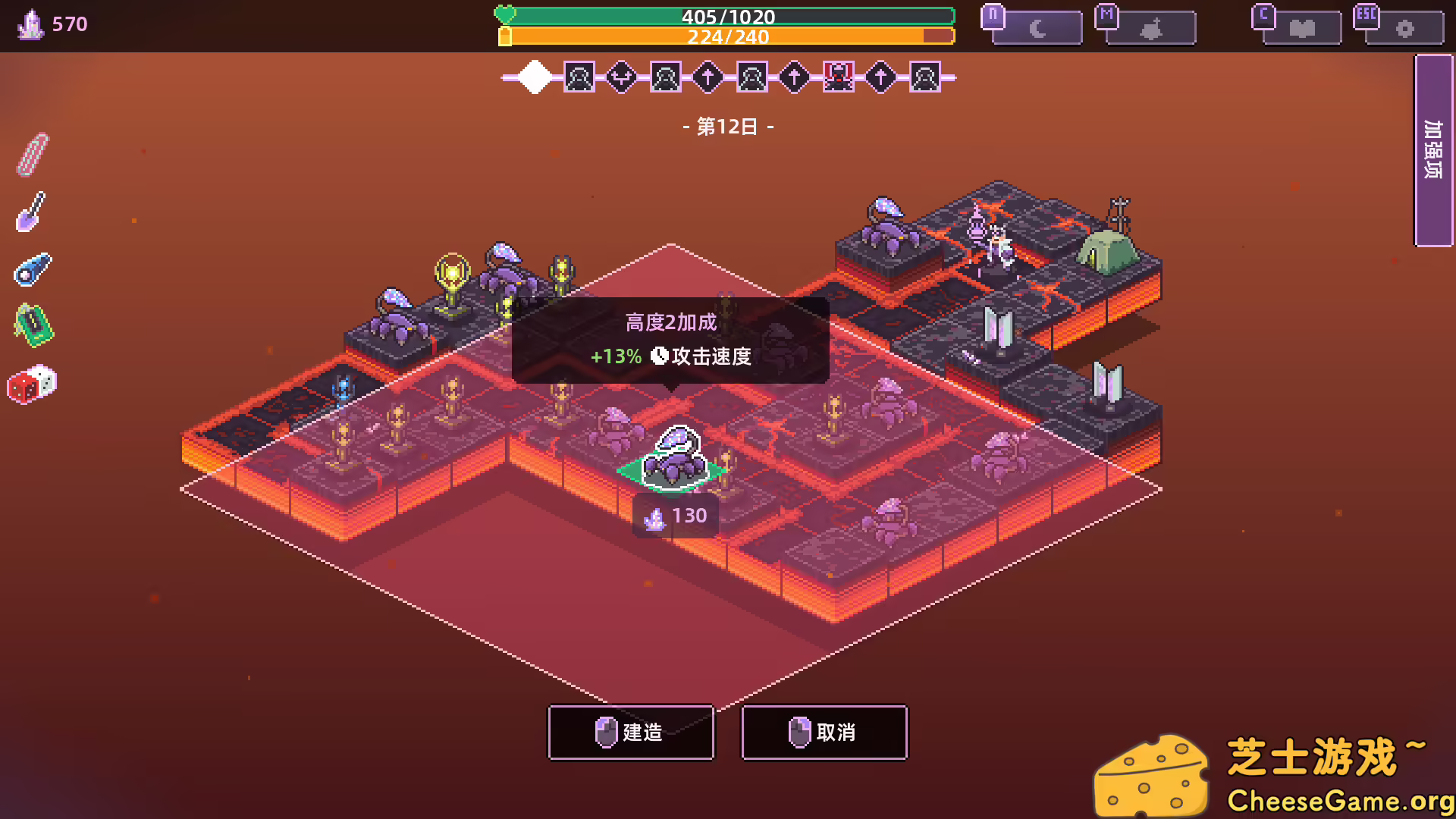Click the dice reroll icon
Screen dimensions: 1456x819
click(32, 385)
